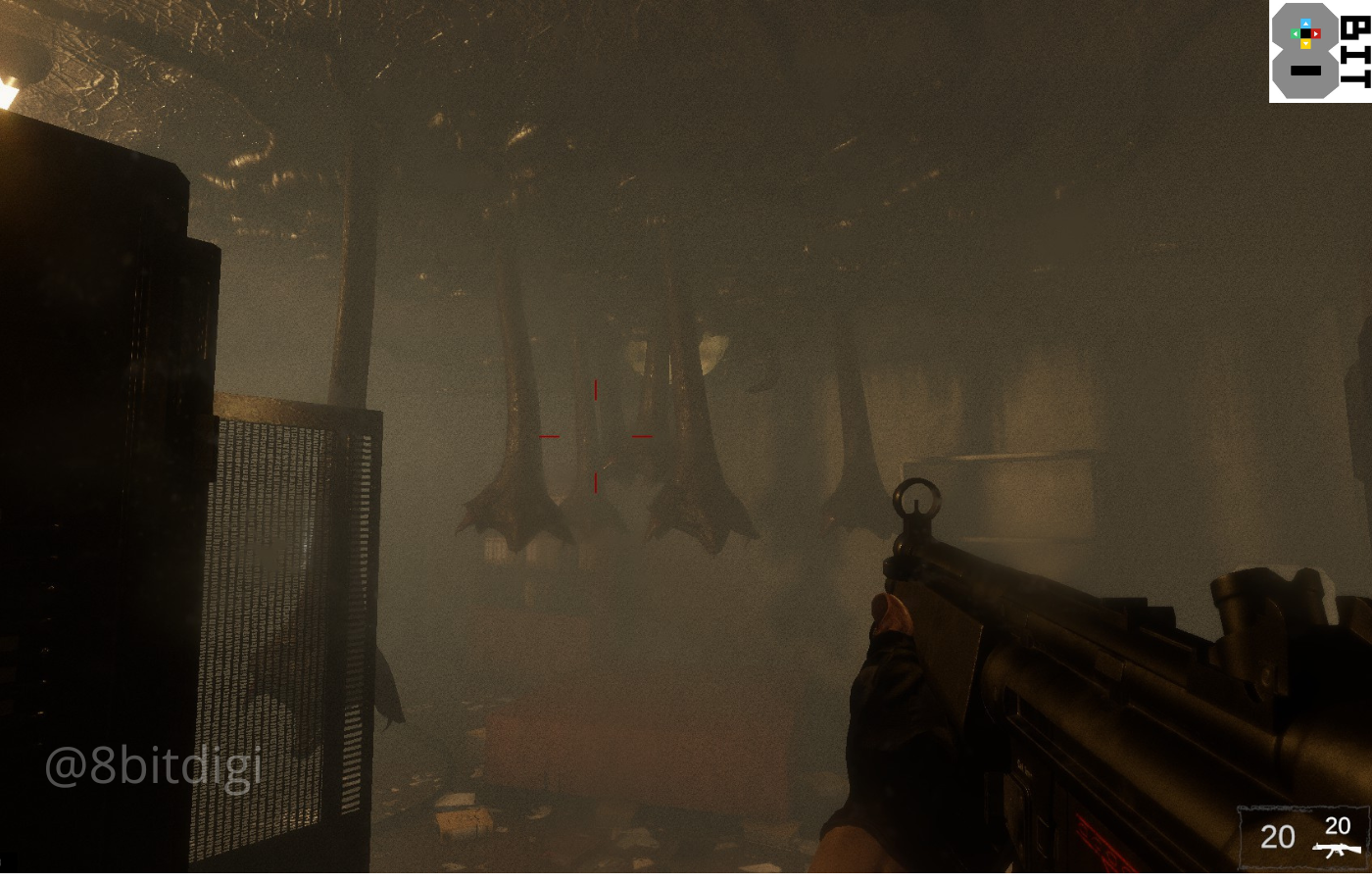Click the @8bitdigi watermark text

click(x=154, y=768)
